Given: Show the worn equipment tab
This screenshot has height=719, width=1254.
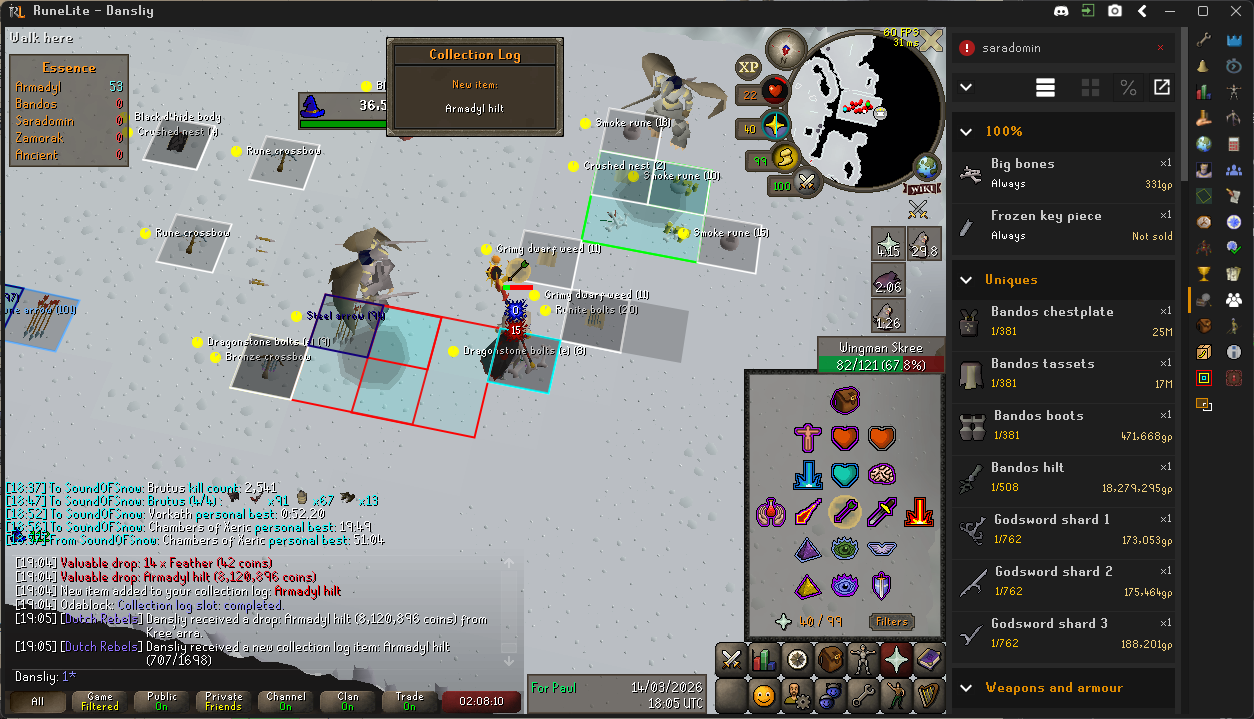Looking at the screenshot, I should coord(862,659).
